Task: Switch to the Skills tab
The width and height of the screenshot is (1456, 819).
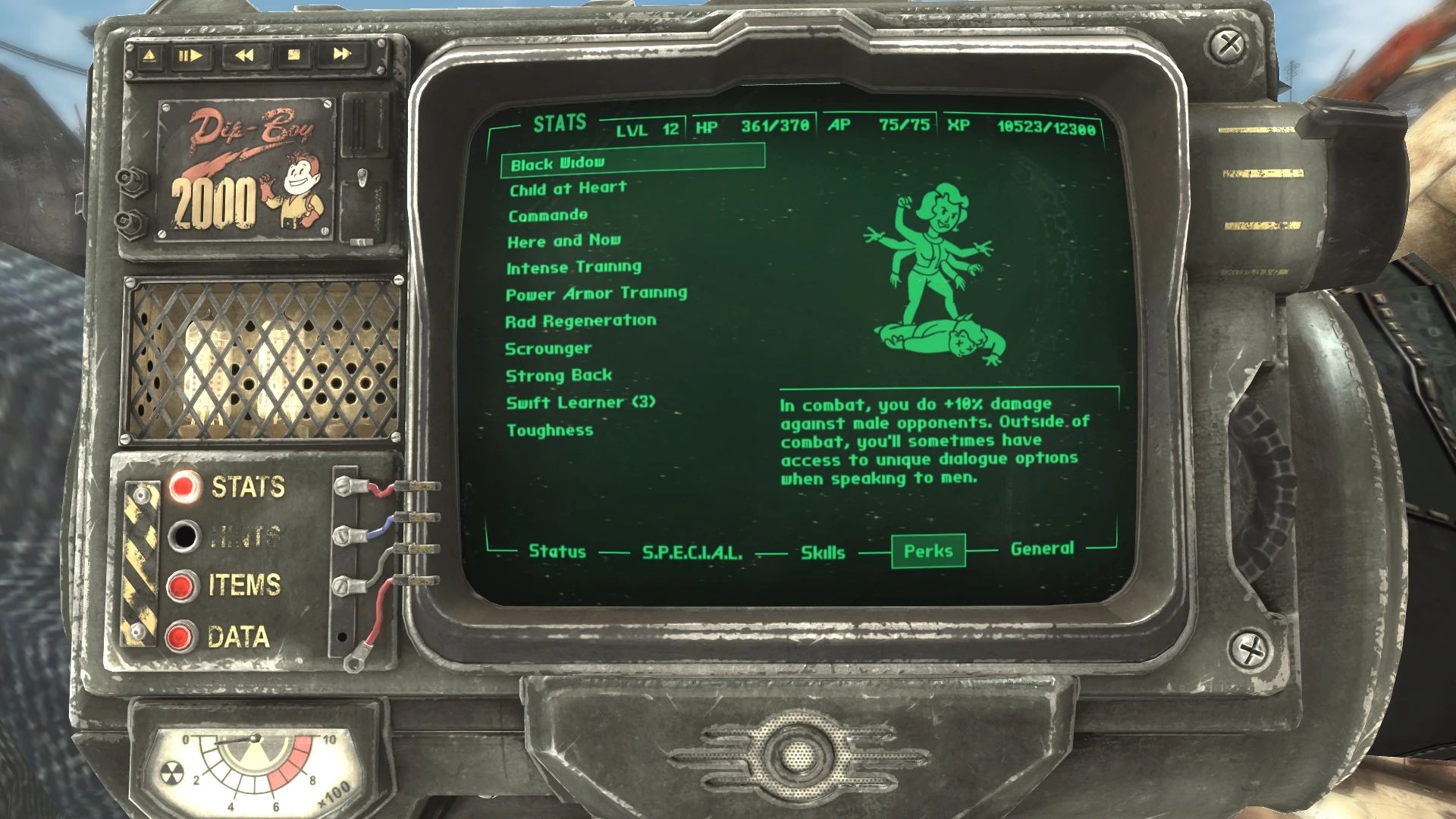Action: pos(822,553)
